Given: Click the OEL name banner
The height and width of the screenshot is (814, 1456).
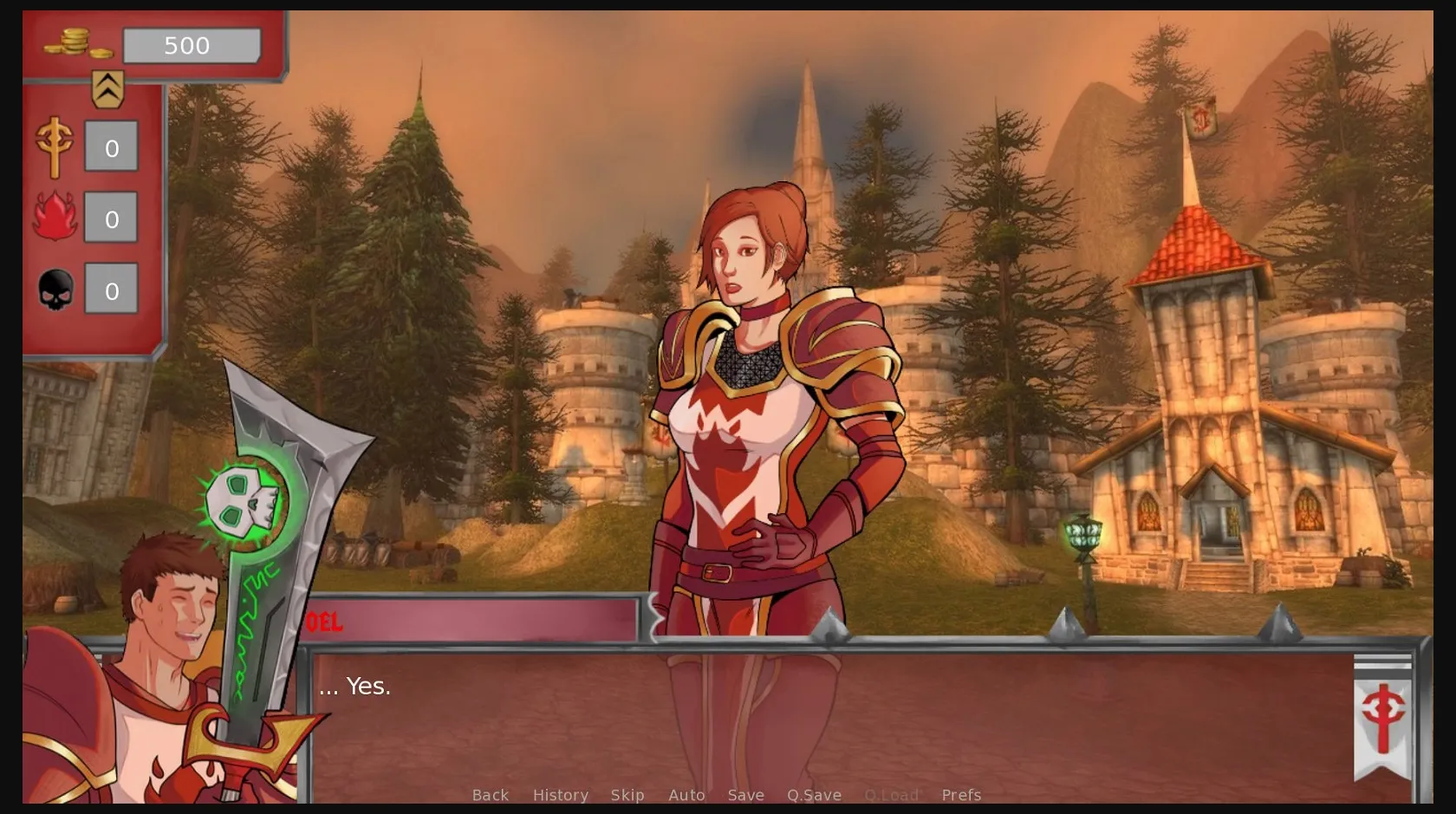Looking at the screenshot, I should click(x=327, y=621).
